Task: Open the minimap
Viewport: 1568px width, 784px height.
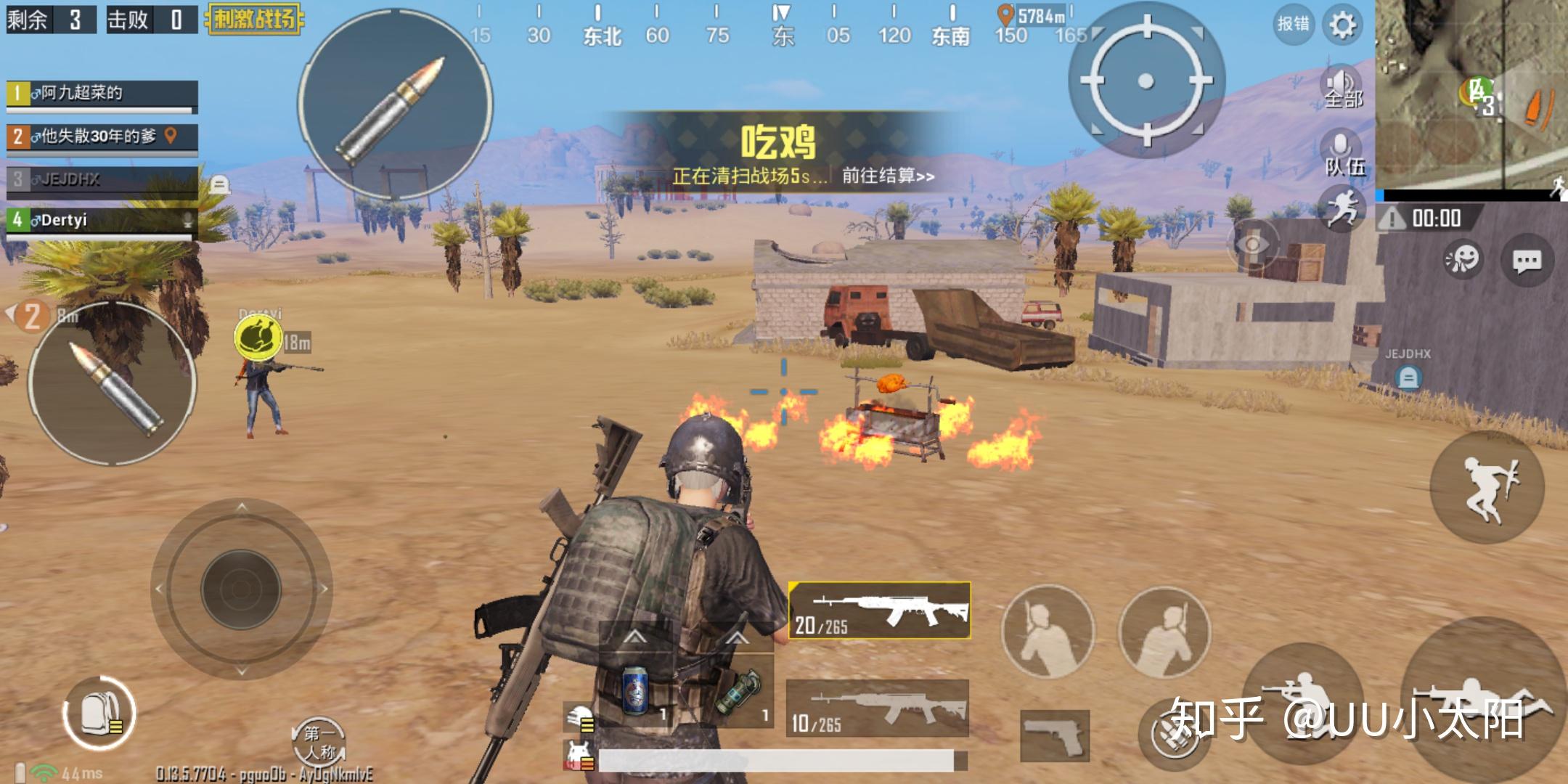Action: [1471, 94]
